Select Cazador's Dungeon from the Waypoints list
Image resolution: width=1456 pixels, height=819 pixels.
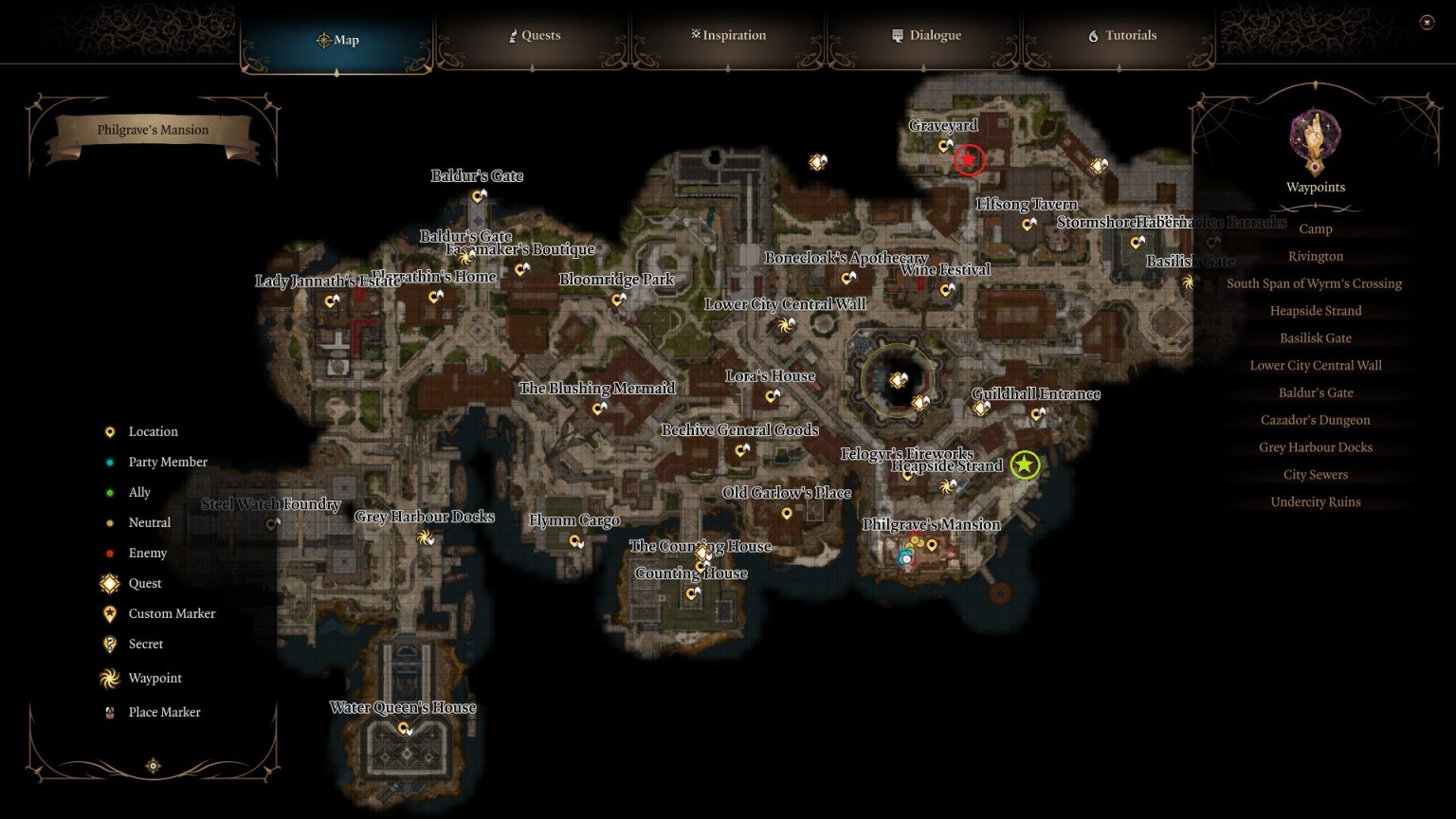(x=1315, y=419)
